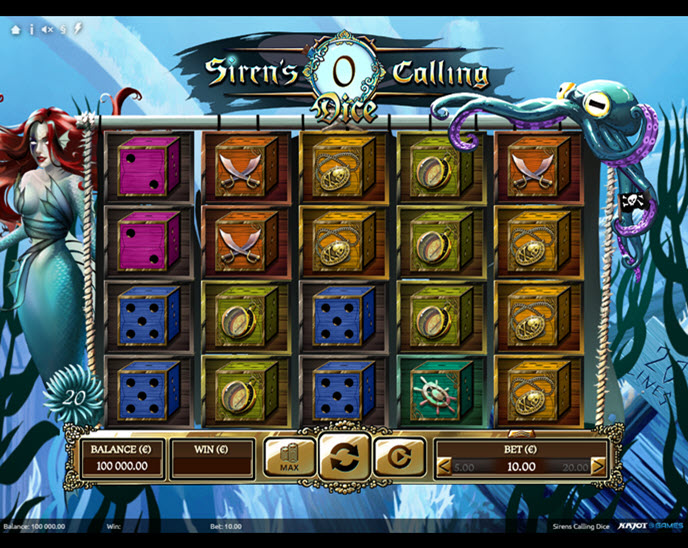Open the game info panel
This screenshot has height=548, width=688.
point(31,30)
